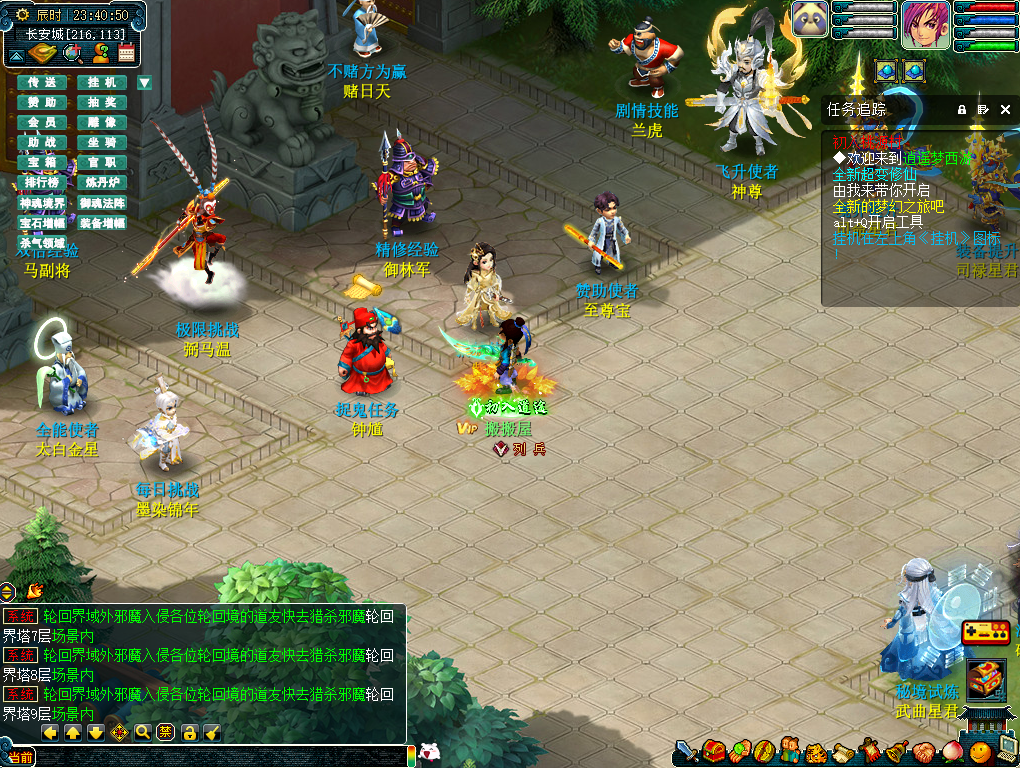This screenshot has width=1020, height=768.
Task: Open the calendar icon under the clock
Action: pos(126,52)
